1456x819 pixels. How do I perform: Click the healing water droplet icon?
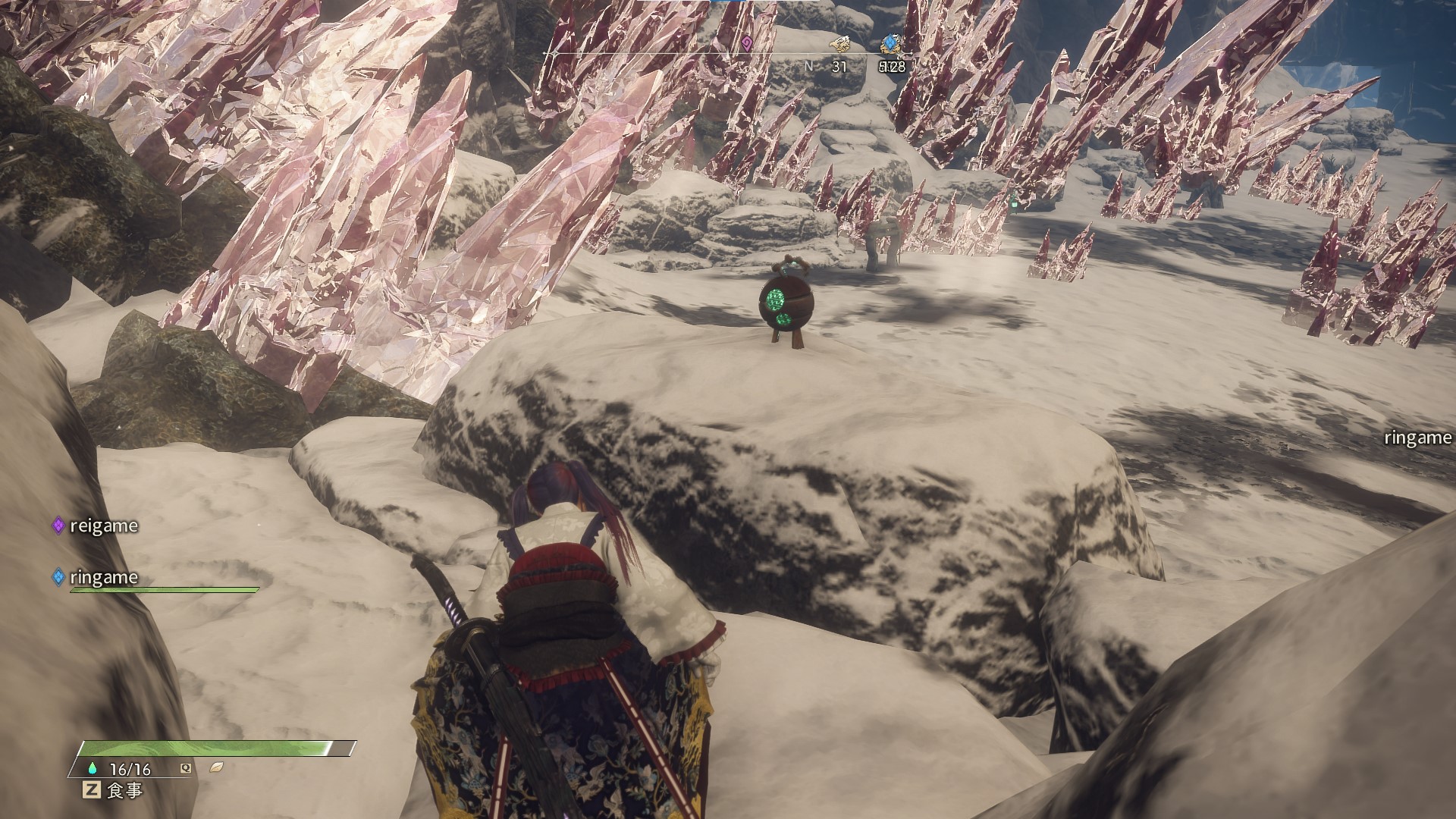[93, 768]
